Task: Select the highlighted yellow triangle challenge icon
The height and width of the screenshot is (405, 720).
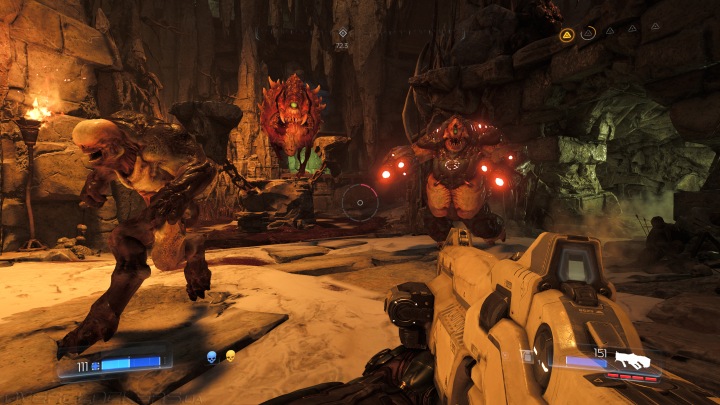Action: (566, 34)
